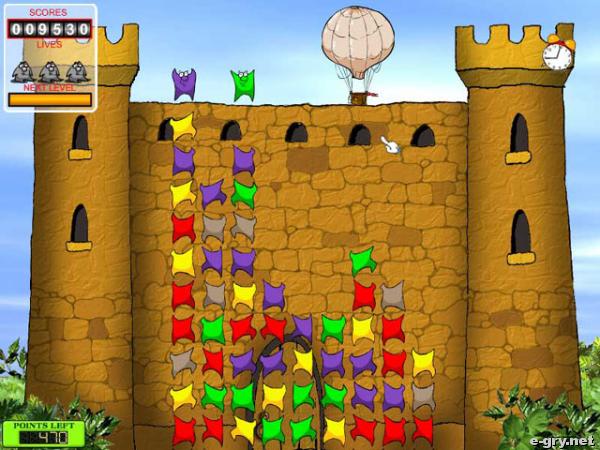
Task: Select the yellow tile atop the tallest column
Action: 182,125
